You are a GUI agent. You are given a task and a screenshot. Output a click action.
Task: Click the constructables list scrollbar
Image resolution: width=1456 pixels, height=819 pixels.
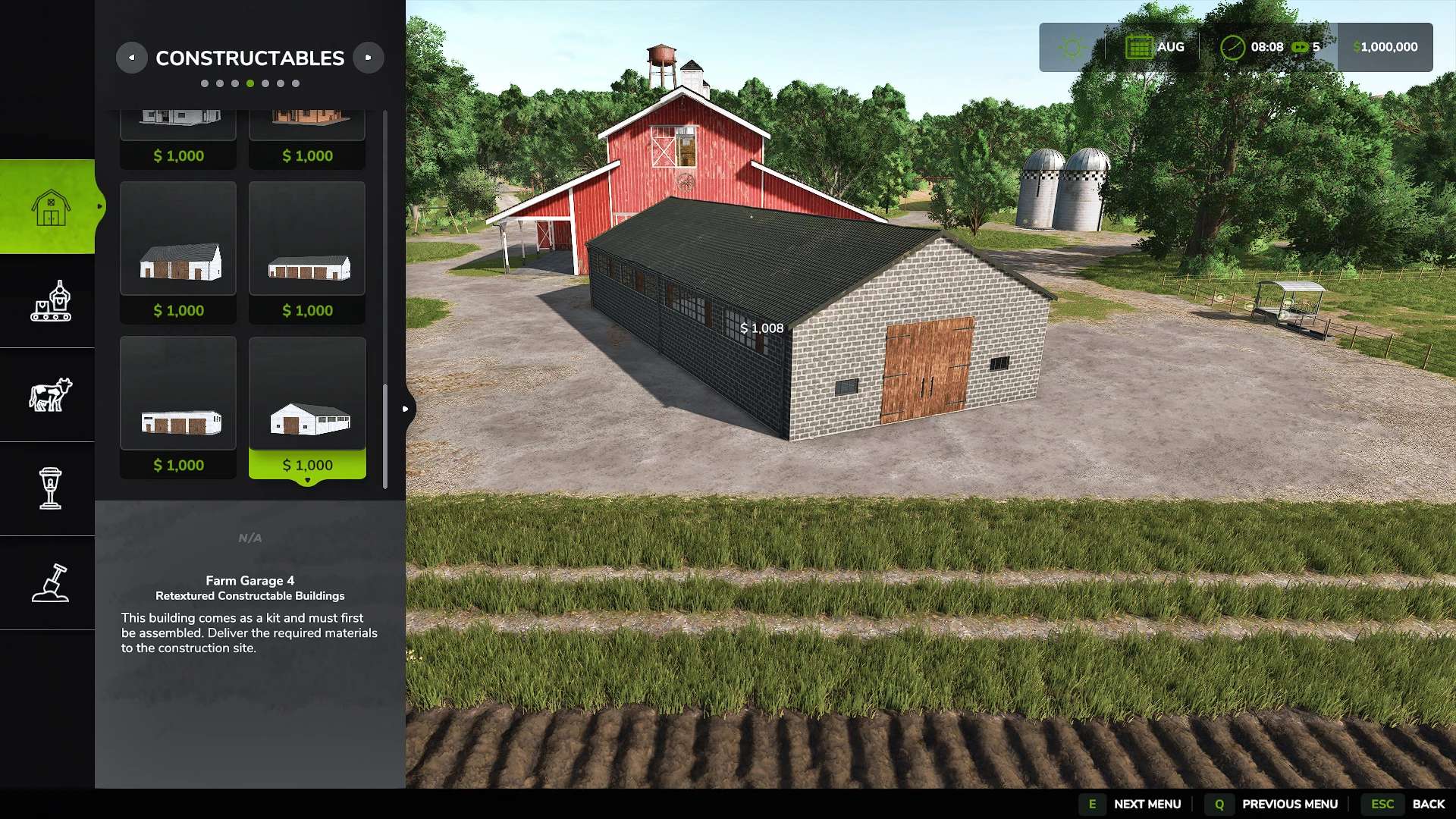pyautogui.click(x=385, y=436)
